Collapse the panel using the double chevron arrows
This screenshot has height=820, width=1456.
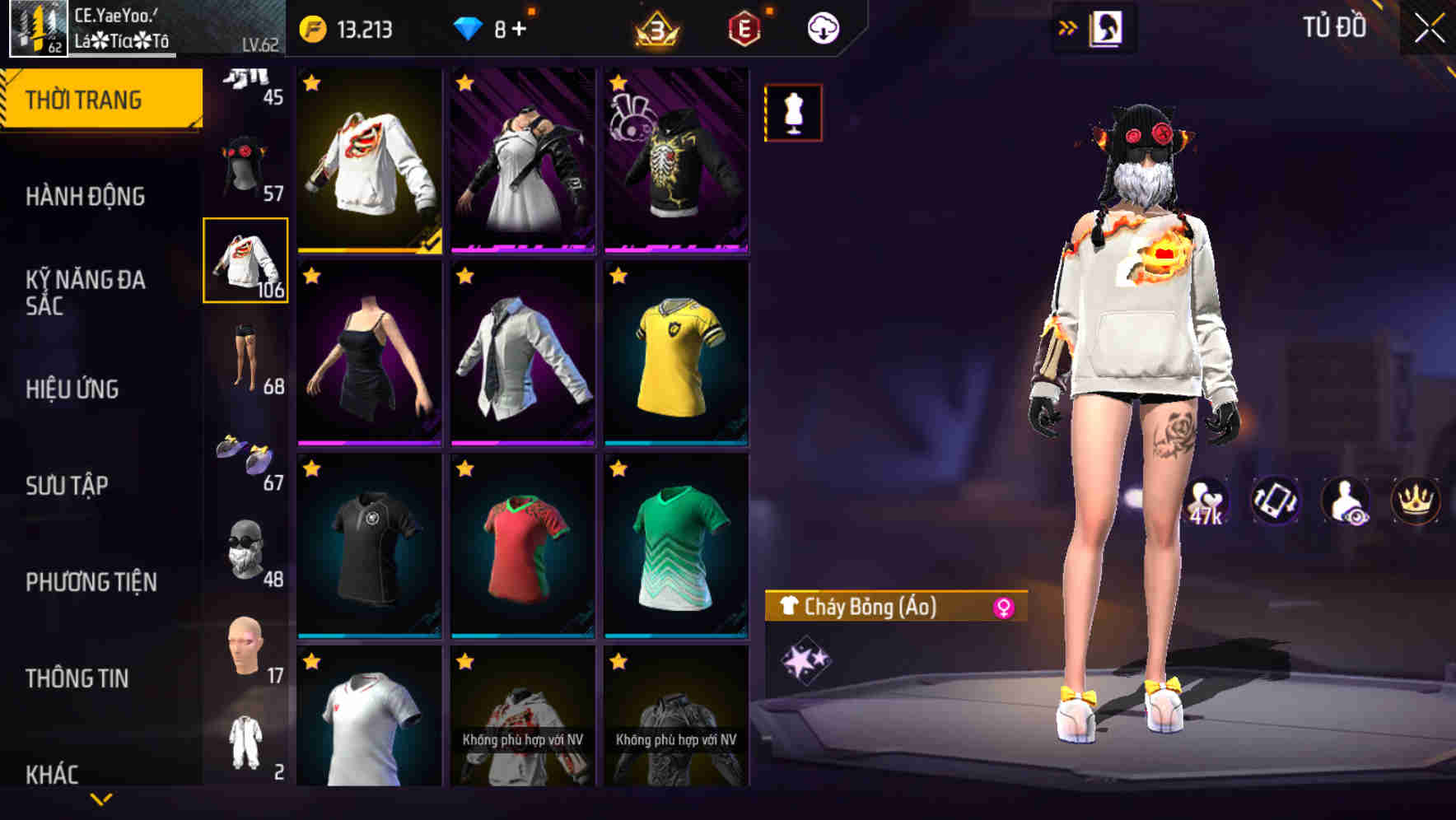click(x=1068, y=26)
